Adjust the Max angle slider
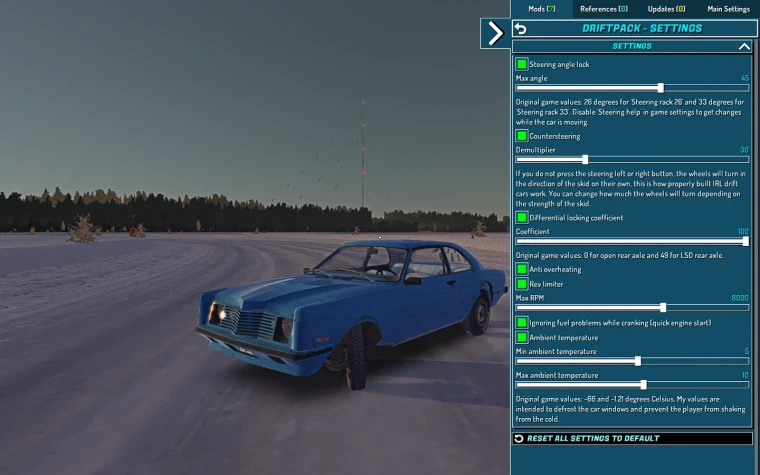760x475 pixels. click(660, 88)
